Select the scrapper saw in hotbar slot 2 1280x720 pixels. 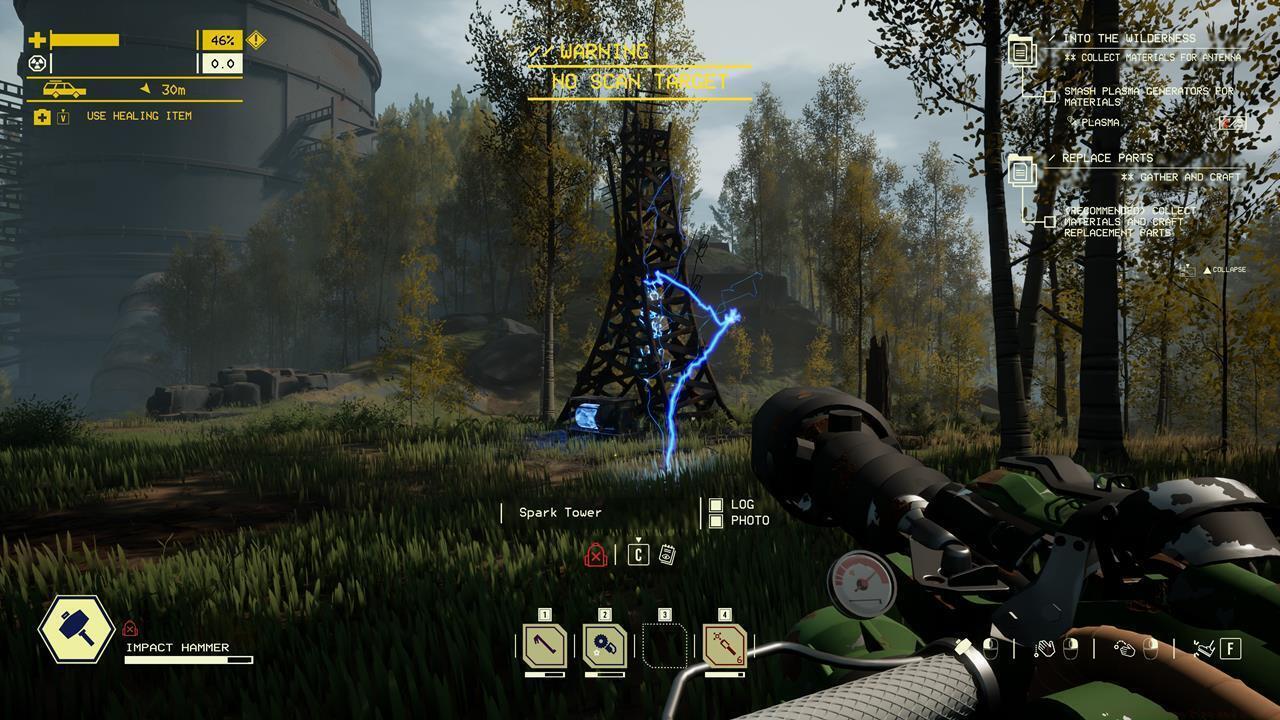(605, 646)
